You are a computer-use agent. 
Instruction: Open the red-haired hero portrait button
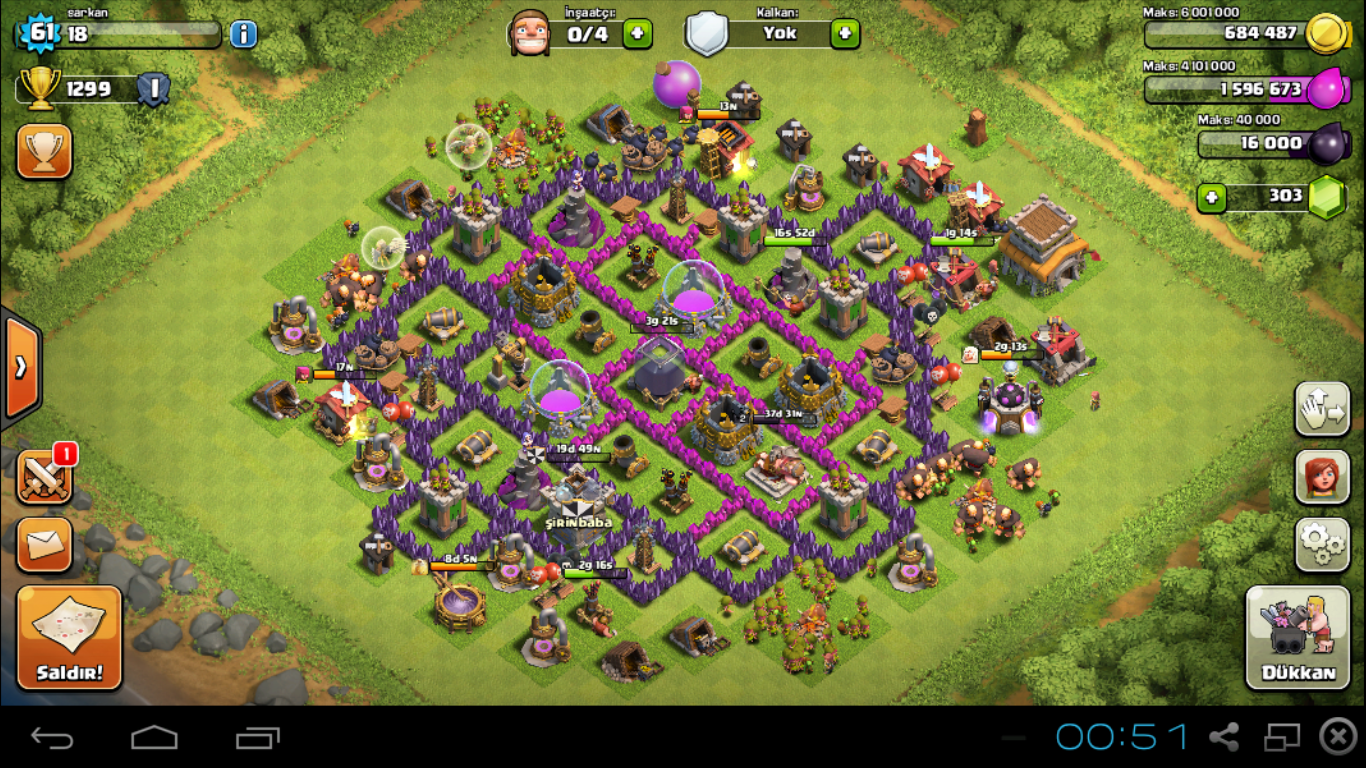[x=1322, y=476]
